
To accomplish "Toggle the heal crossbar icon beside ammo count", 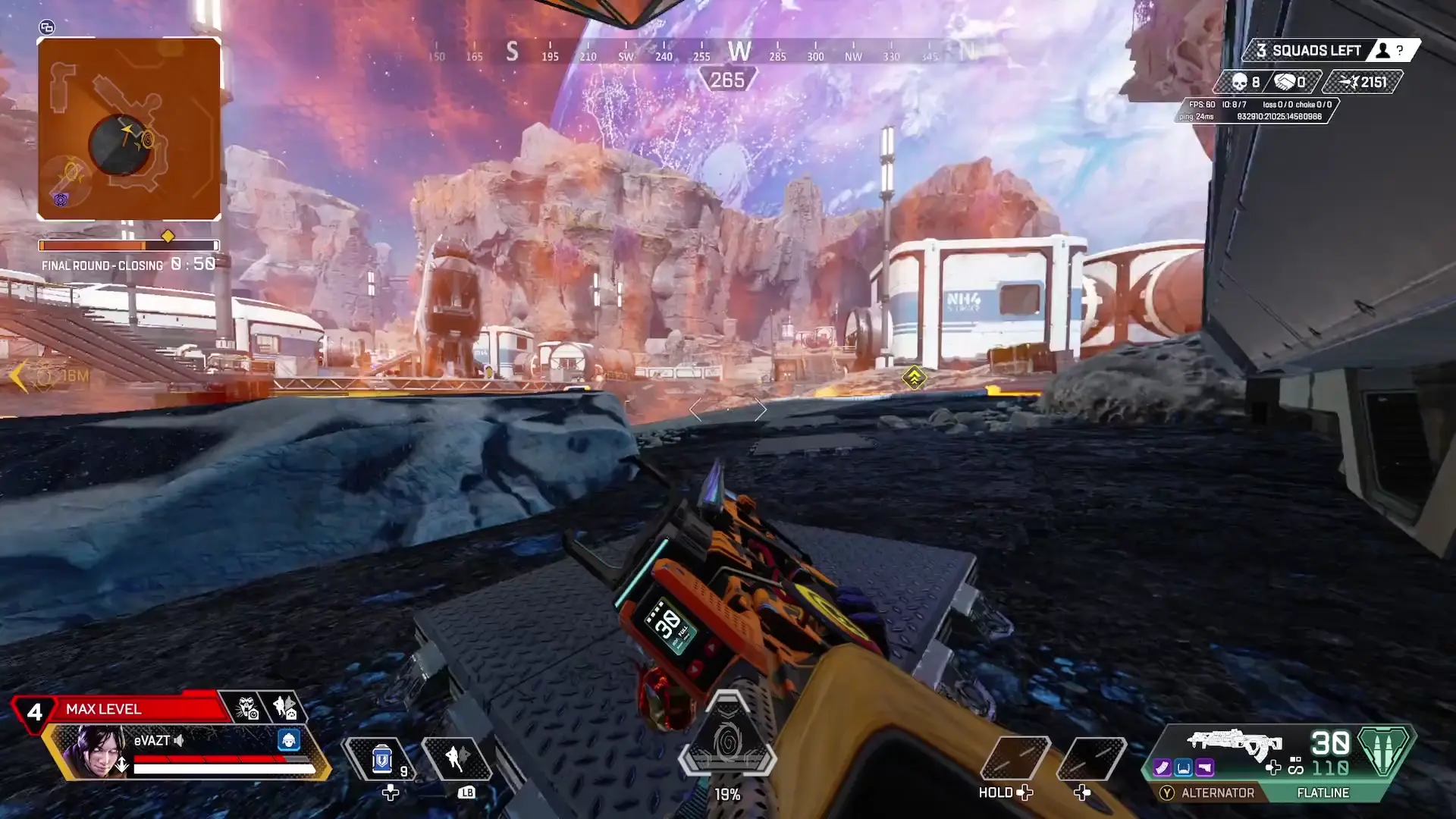I will coord(1273,767).
